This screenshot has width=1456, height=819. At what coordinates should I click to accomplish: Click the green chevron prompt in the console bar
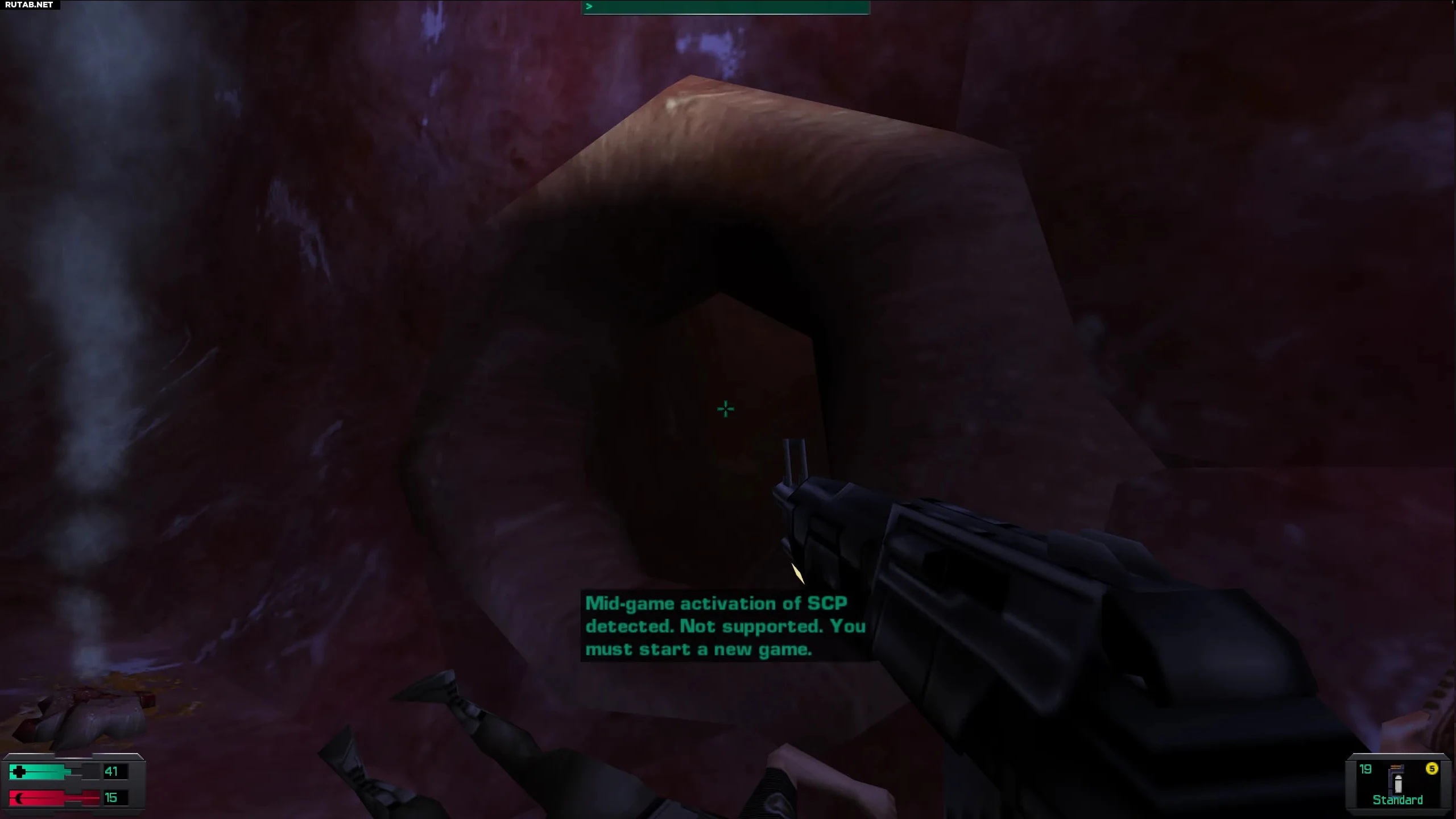coord(589,7)
